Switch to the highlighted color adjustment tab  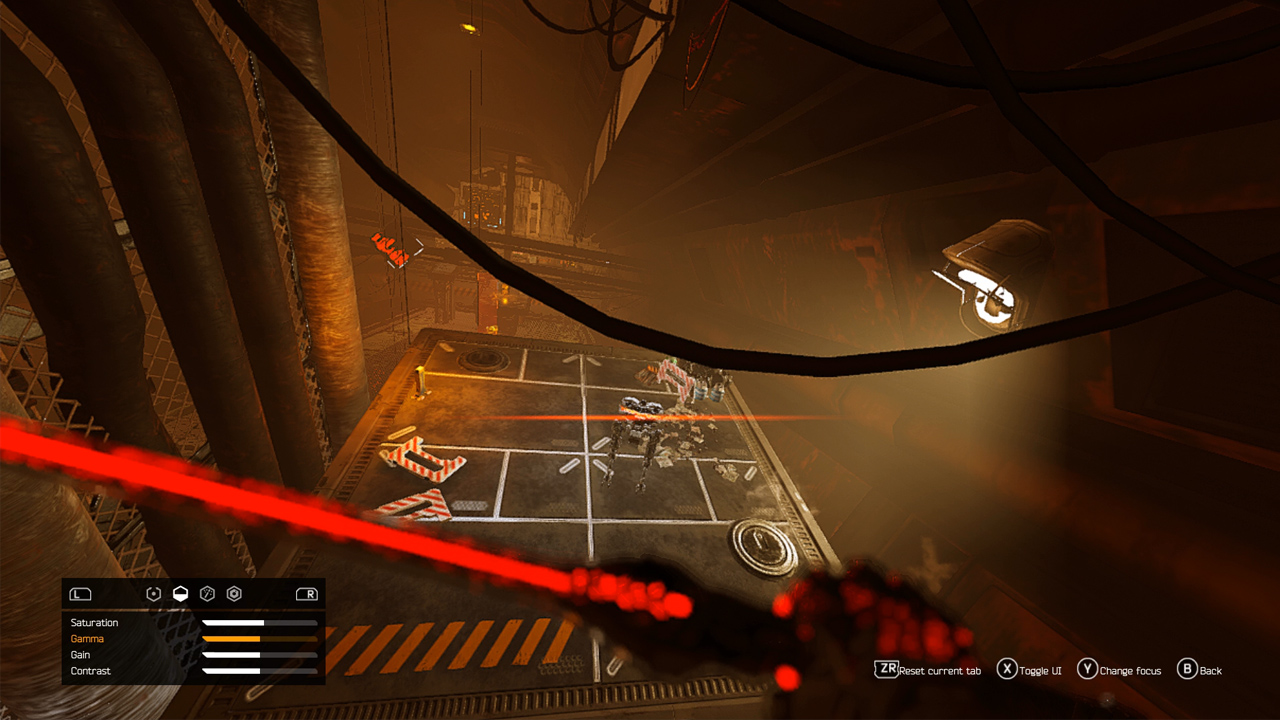(181, 593)
